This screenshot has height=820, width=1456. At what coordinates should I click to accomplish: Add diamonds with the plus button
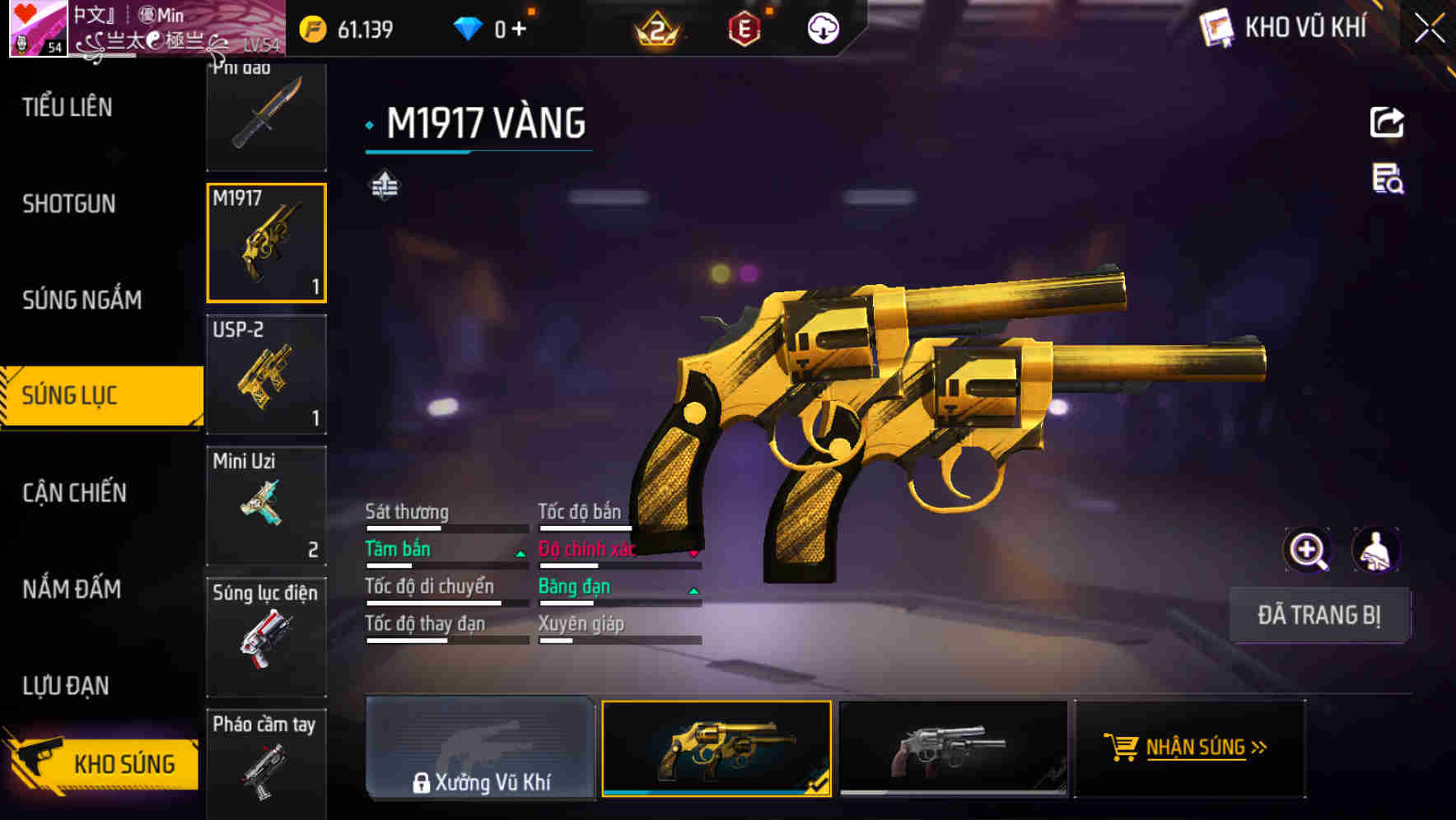(518, 30)
